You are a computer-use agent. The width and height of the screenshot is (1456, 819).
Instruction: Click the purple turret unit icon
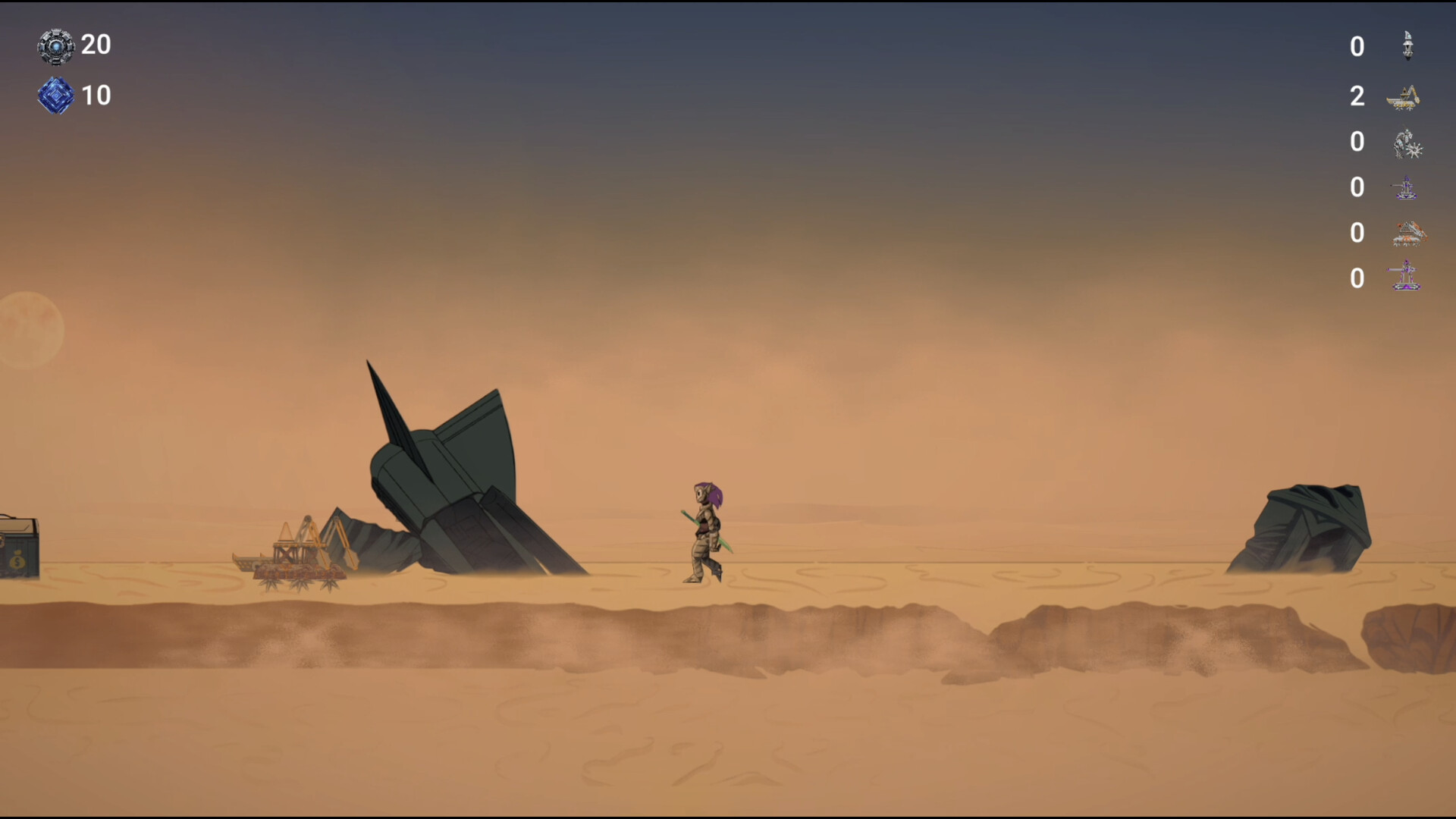point(1407,187)
